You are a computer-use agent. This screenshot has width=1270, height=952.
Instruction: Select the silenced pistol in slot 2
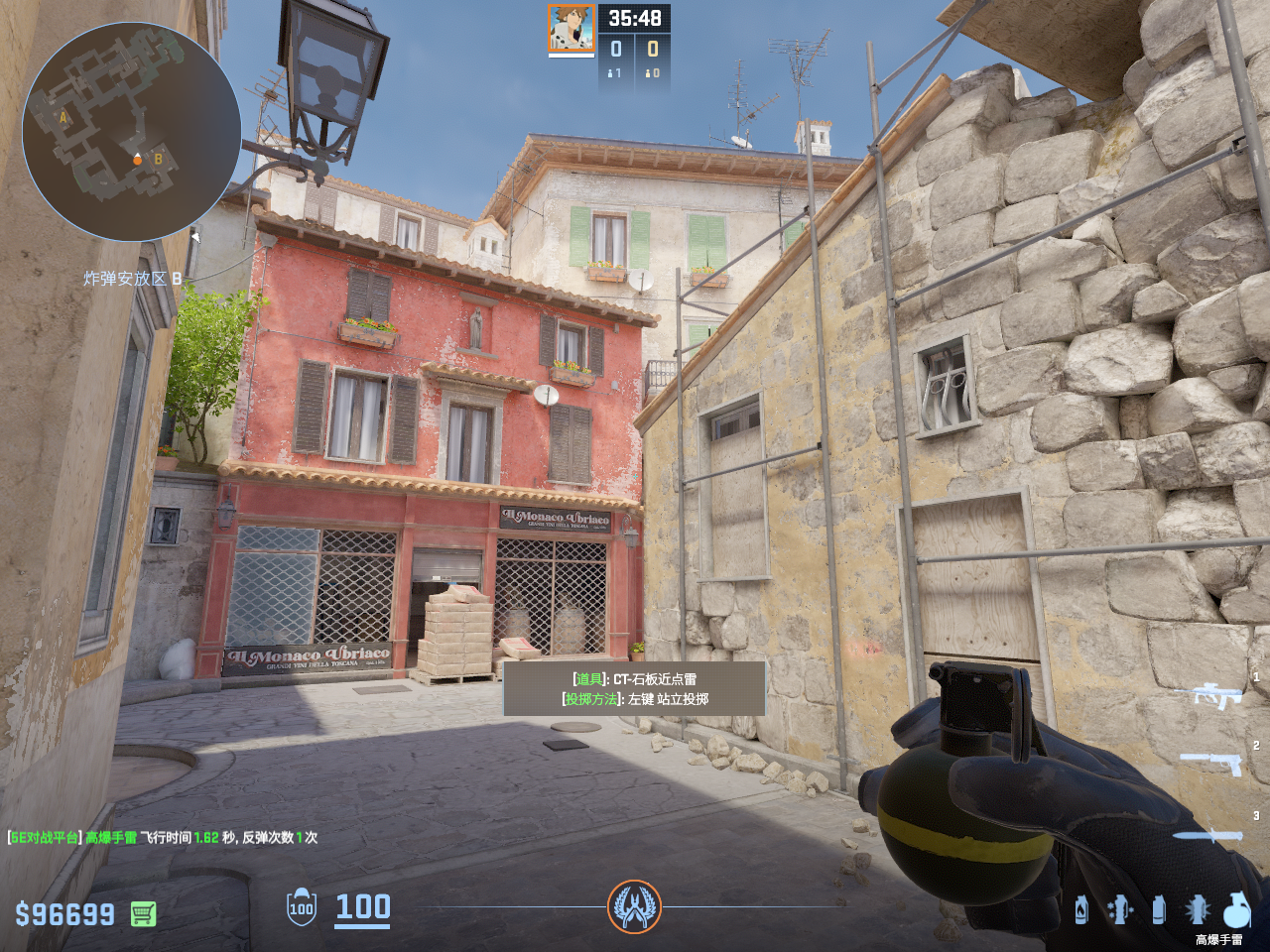tap(1212, 762)
